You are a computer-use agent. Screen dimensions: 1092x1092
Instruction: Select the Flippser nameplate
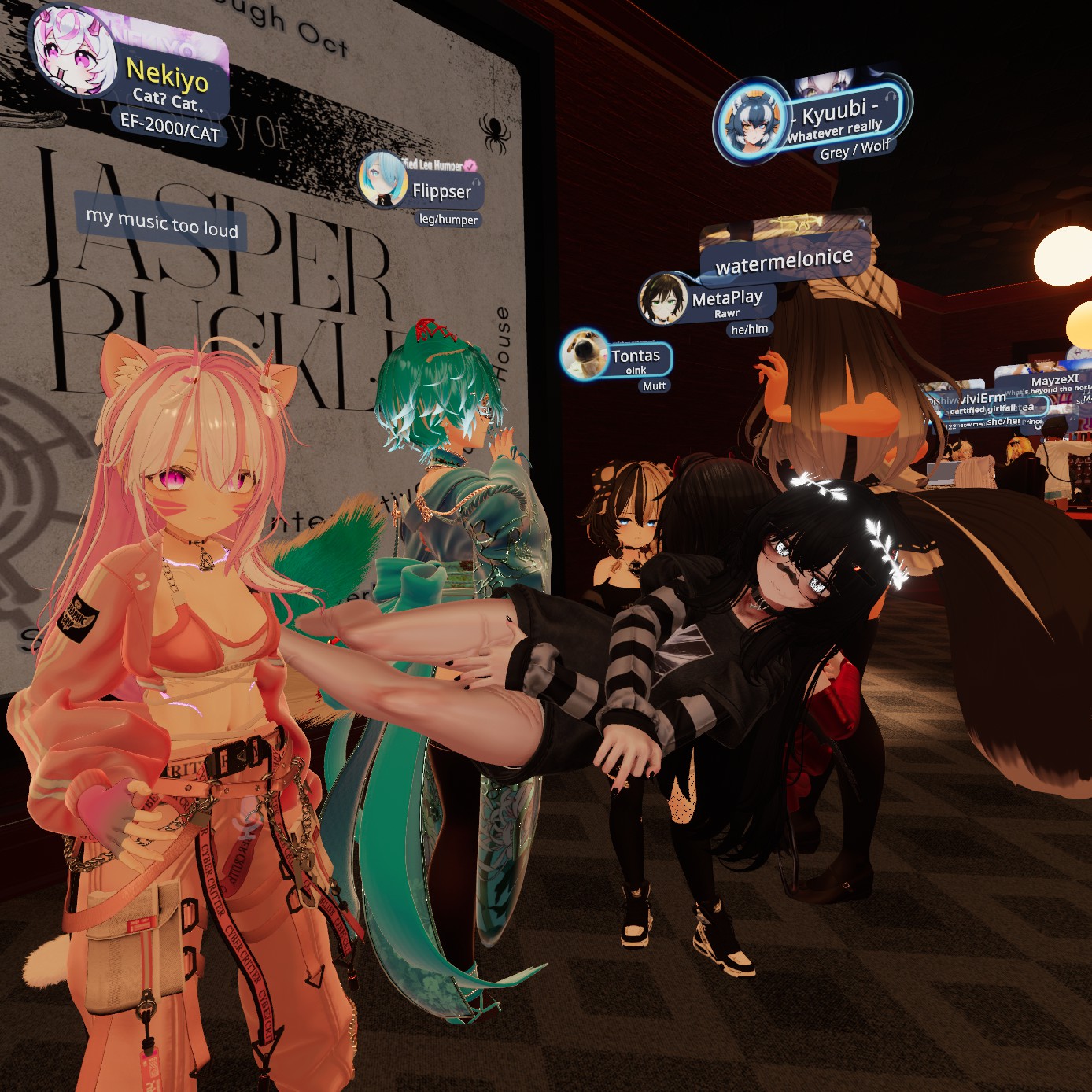441,191
